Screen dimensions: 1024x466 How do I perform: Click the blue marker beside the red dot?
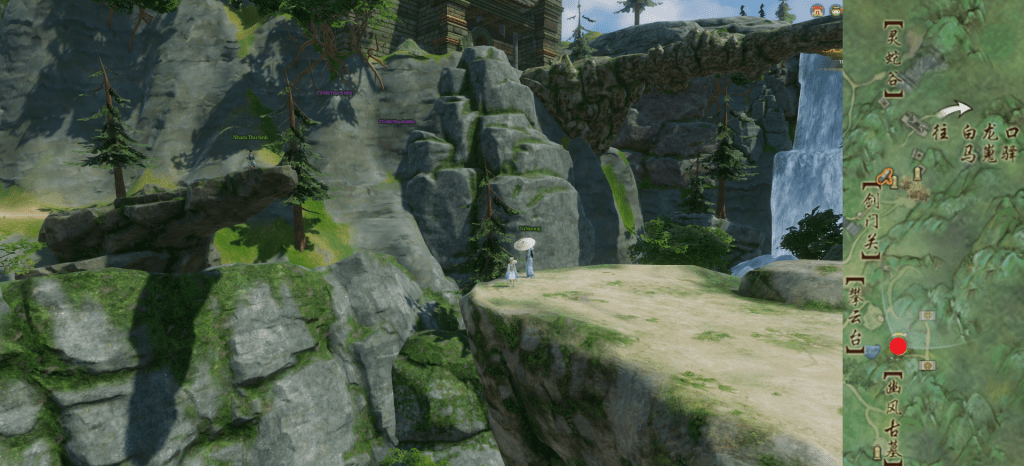pyautogui.click(x=873, y=352)
